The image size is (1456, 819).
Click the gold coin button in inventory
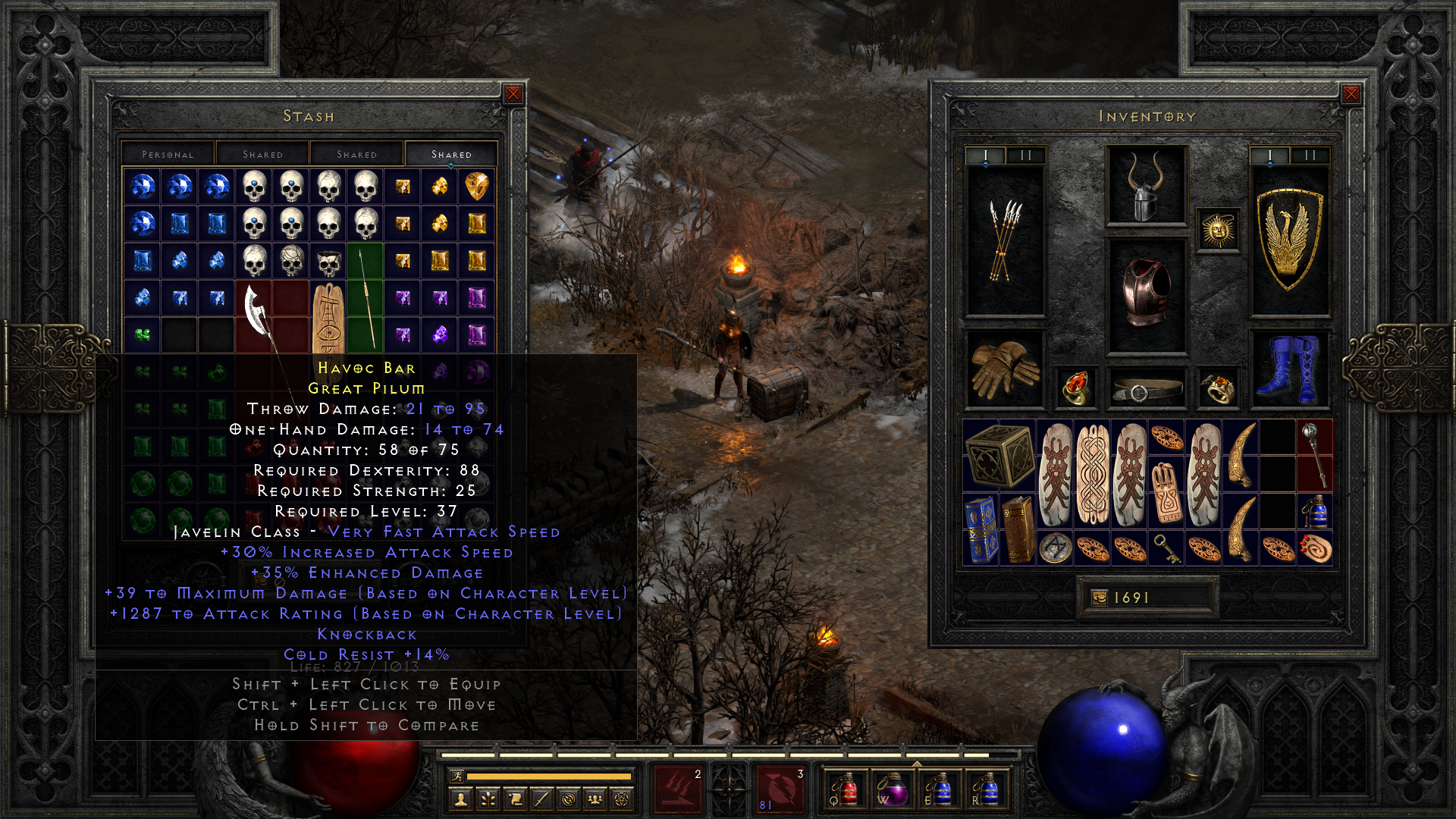[1100, 598]
